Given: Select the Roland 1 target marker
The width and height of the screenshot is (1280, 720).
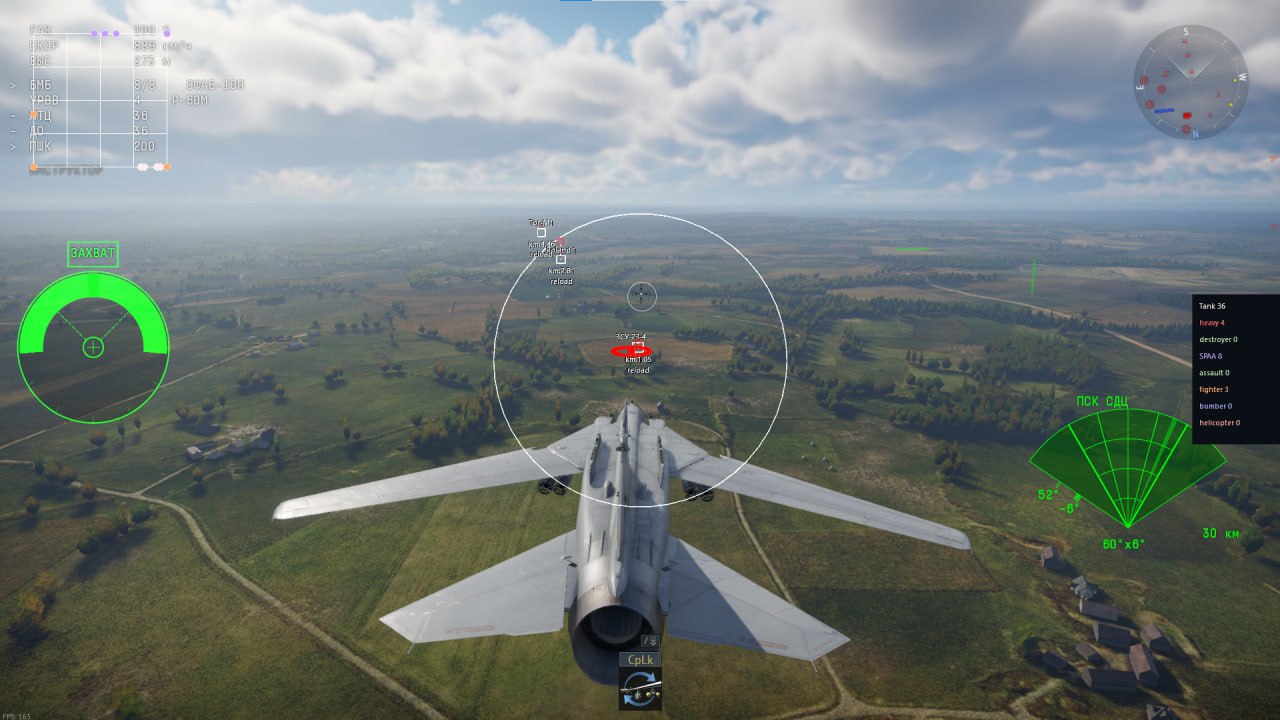Looking at the screenshot, I should (561, 259).
